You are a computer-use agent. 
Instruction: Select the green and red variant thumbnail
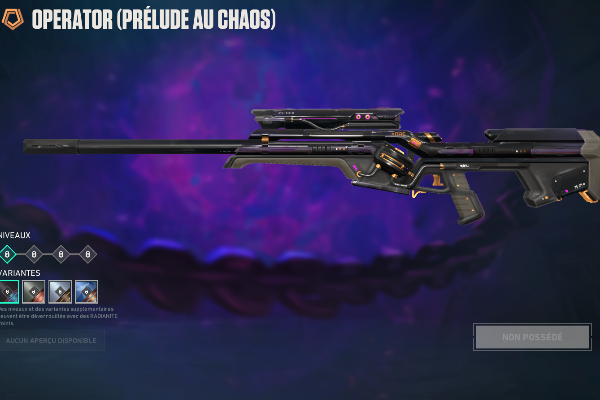click(34, 291)
